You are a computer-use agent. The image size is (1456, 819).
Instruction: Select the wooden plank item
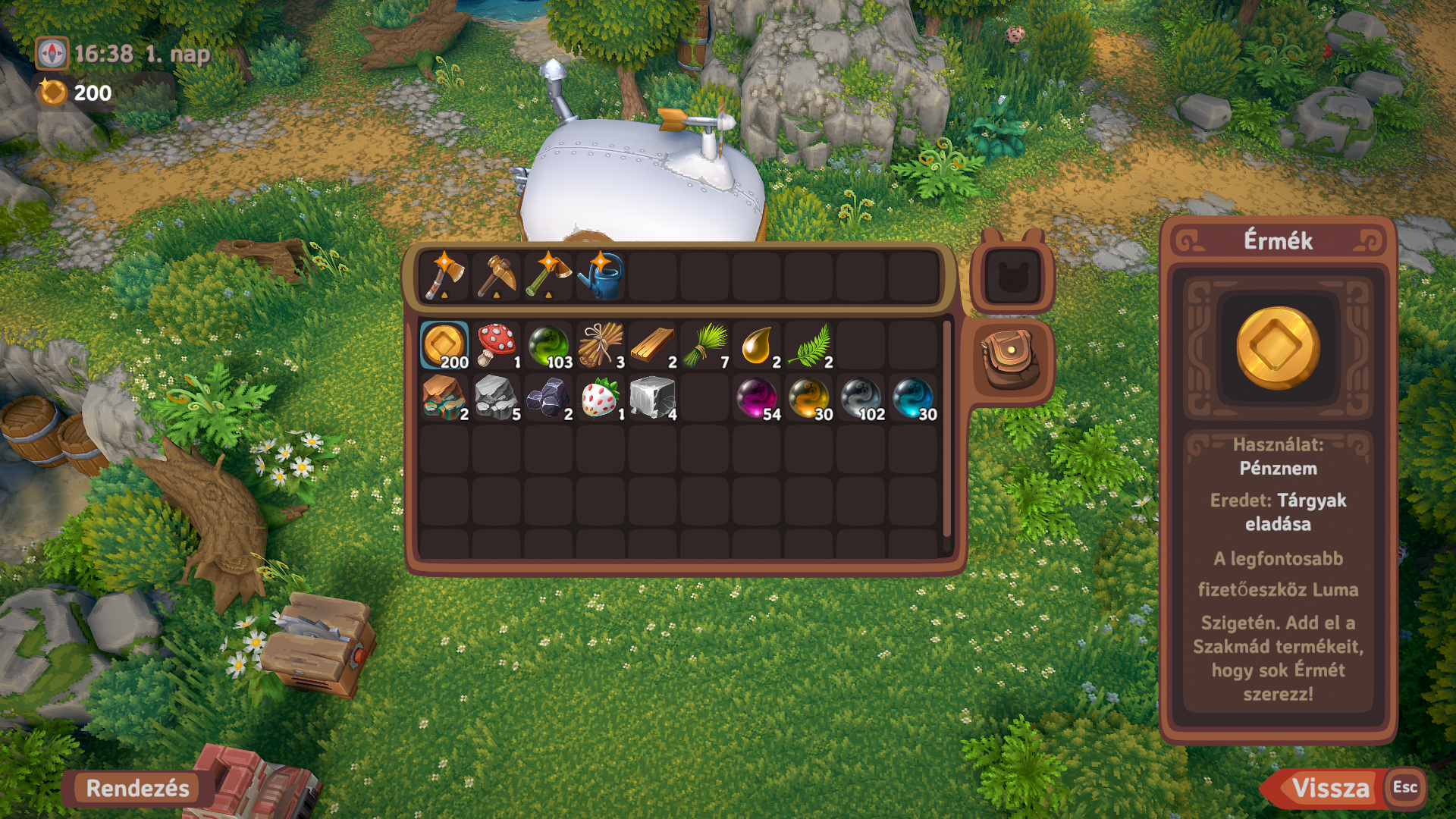pos(653,345)
